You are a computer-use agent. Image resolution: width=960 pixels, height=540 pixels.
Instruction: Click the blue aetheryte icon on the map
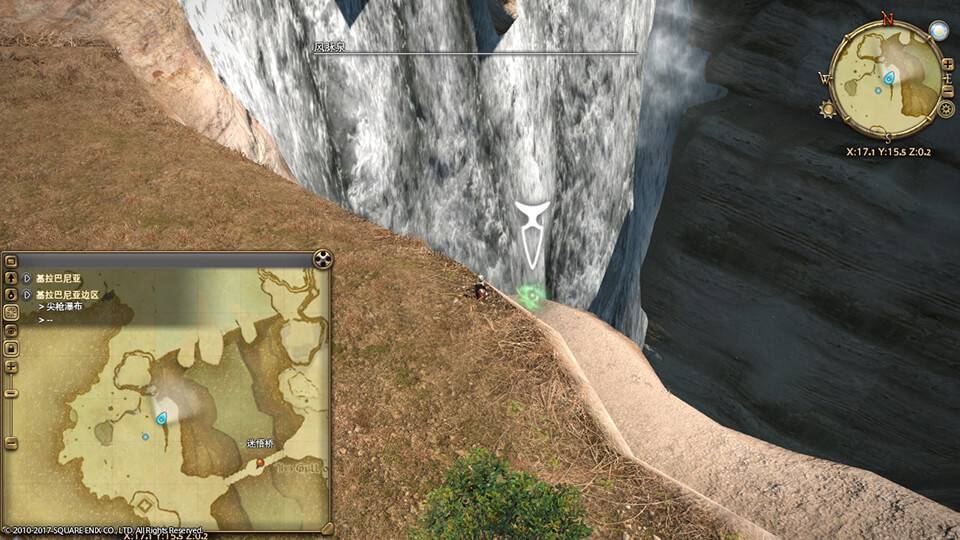point(161,418)
